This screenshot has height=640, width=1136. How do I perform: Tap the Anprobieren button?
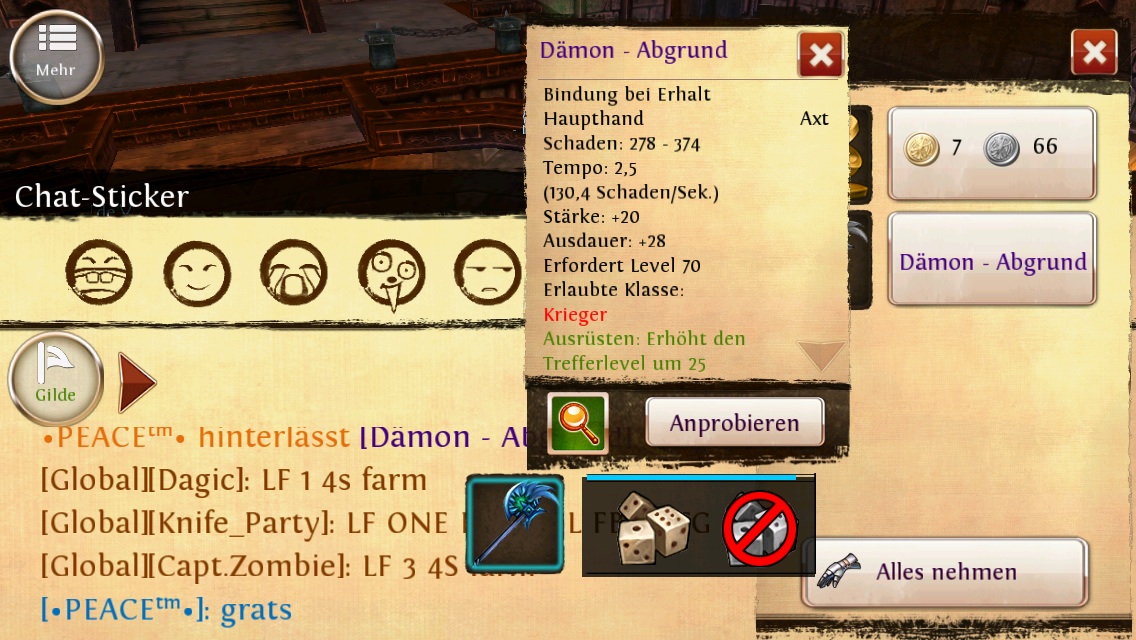[x=734, y=422]
